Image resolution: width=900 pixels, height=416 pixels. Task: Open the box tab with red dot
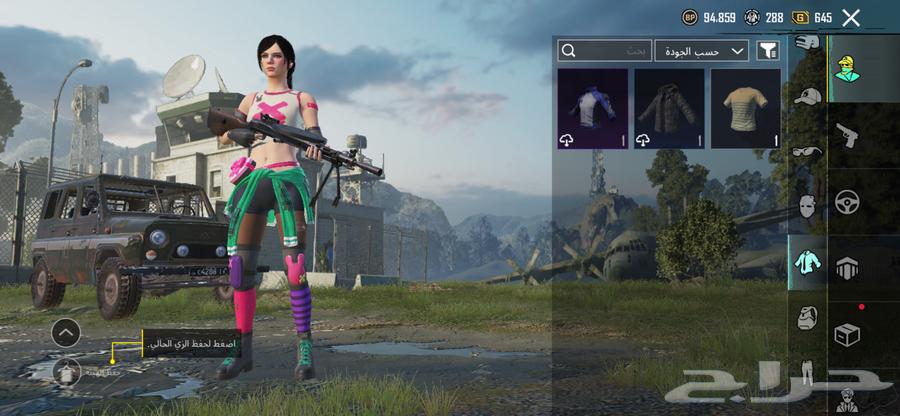847,335
